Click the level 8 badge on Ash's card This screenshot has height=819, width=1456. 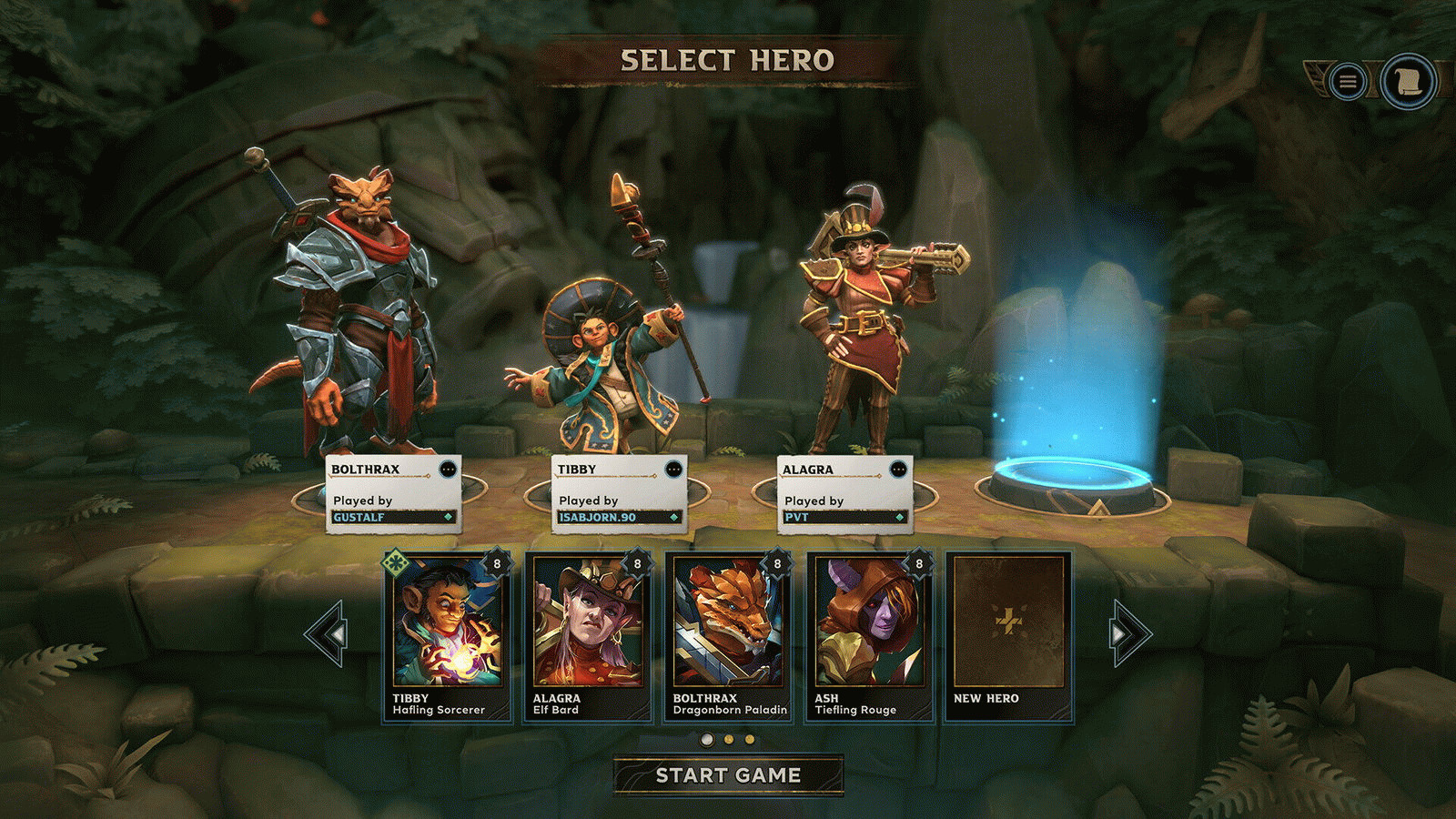(919, 564)
